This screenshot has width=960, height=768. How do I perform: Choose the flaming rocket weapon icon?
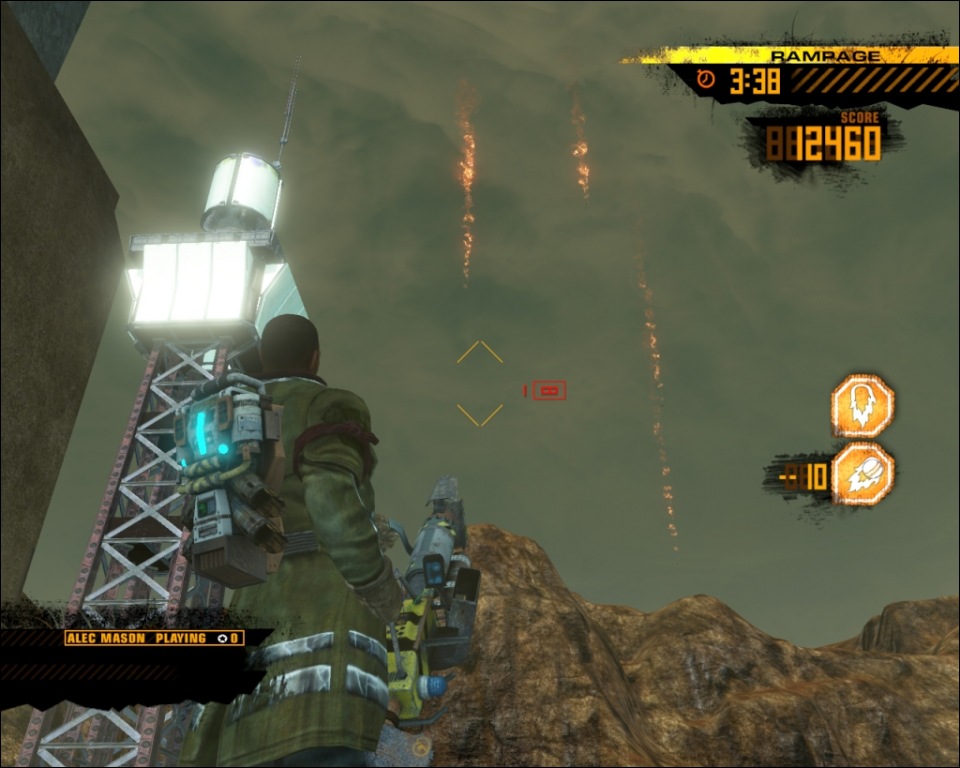click(862, 475)
